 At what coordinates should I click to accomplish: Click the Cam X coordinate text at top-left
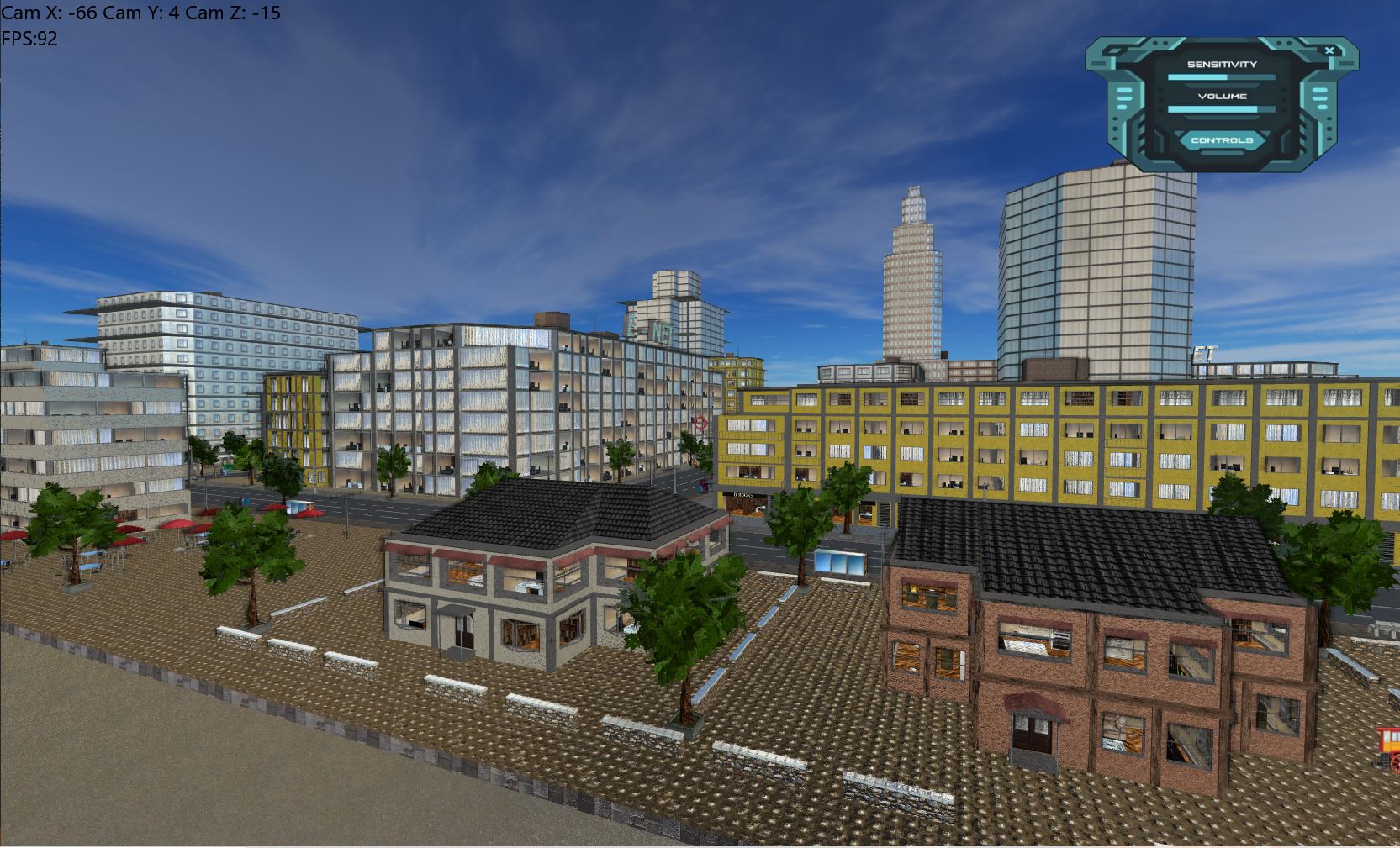(50, 13)
